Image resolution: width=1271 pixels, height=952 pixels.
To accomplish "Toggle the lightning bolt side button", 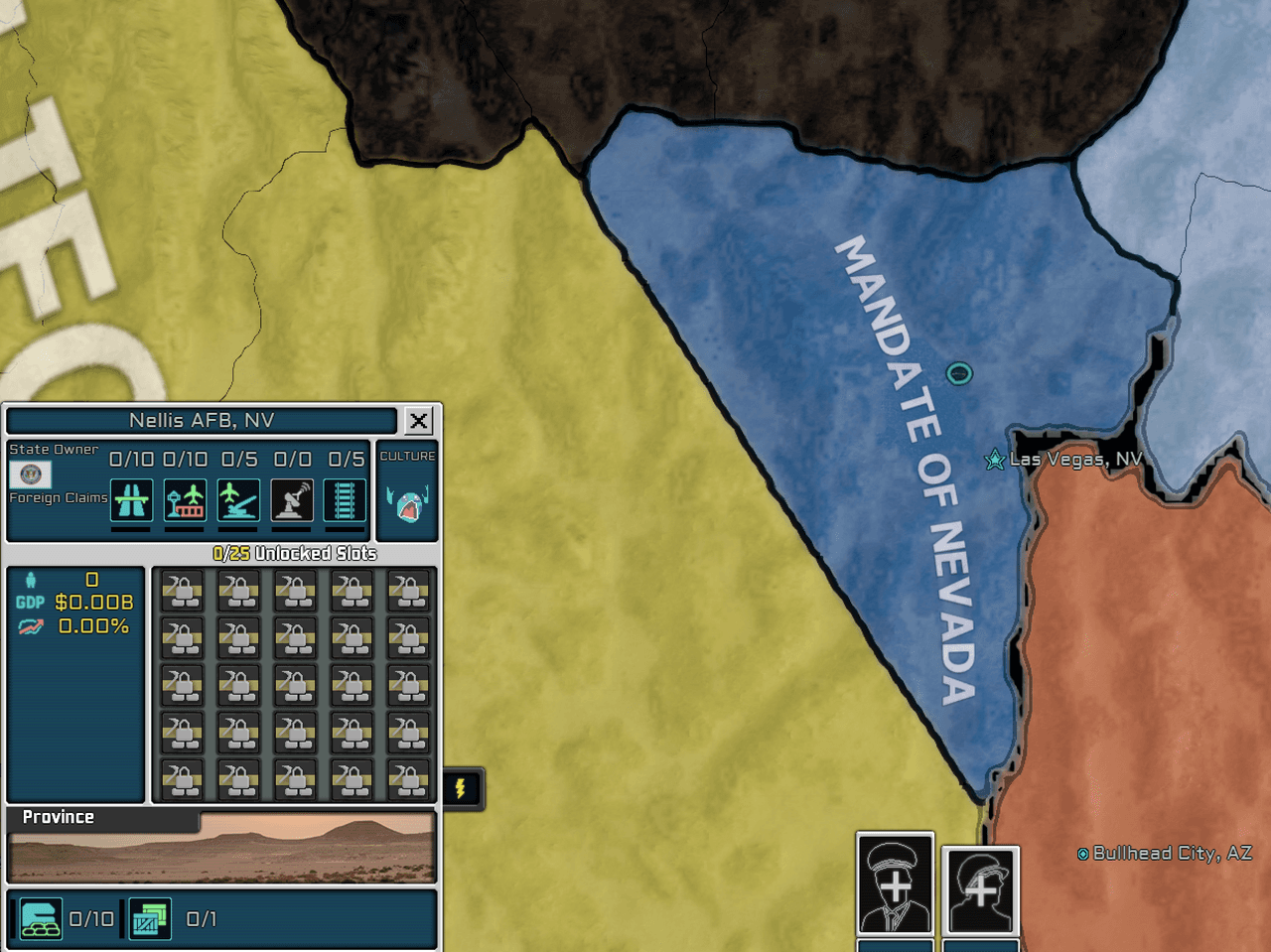I will pyautogui.click(x=462, y=789).
